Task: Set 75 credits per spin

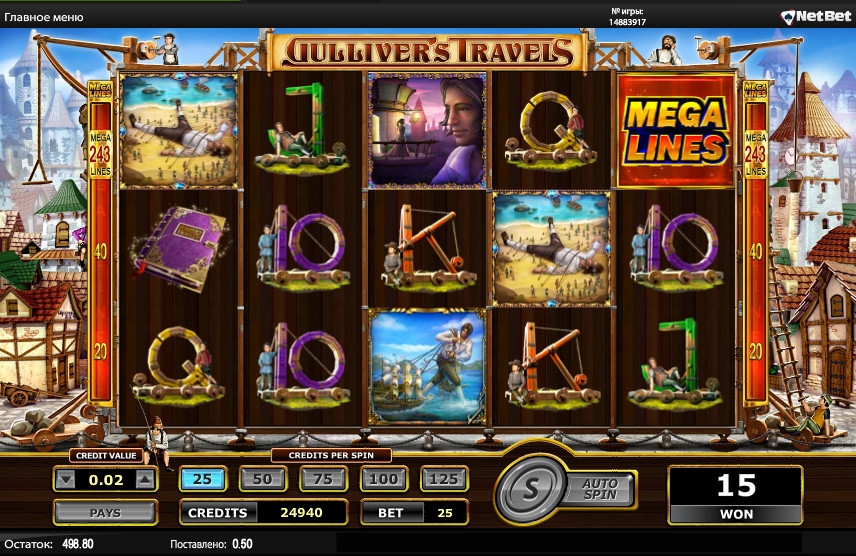Action: point(323,479)
